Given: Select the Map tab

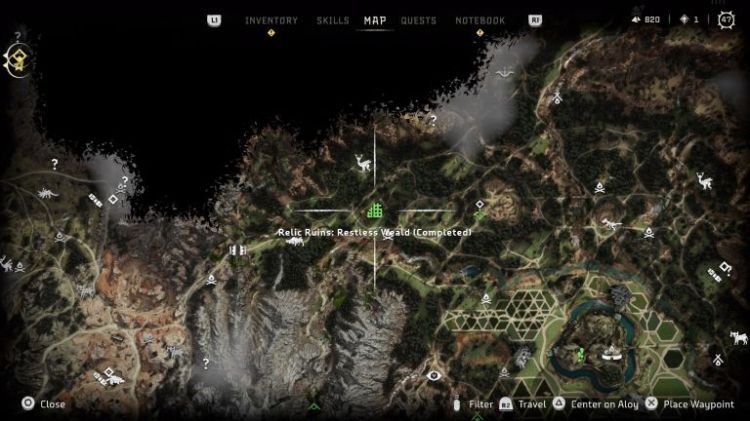Looking at the screenshot, I should [375, 20].
